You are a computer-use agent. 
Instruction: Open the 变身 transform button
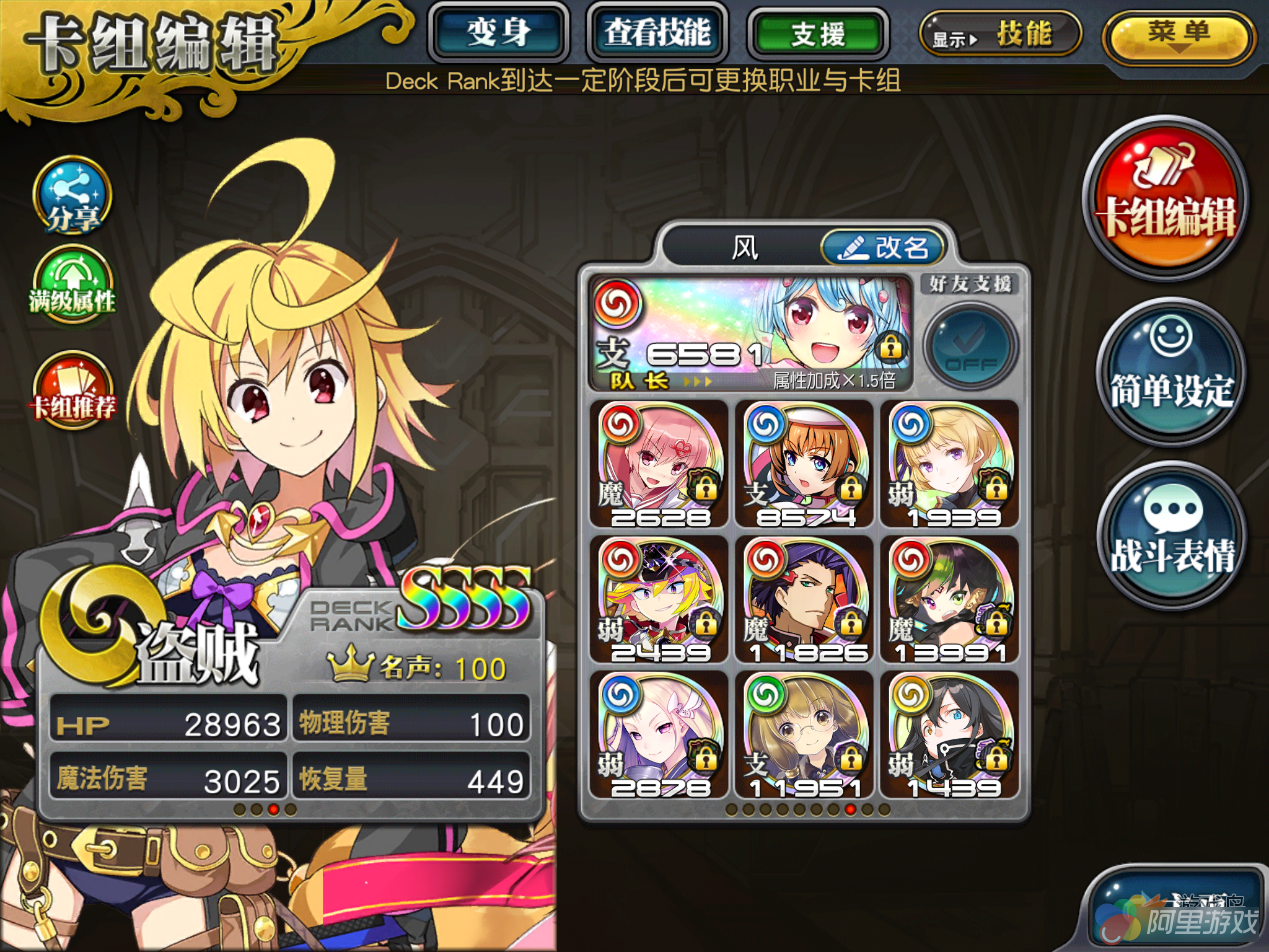coord(498,33)
